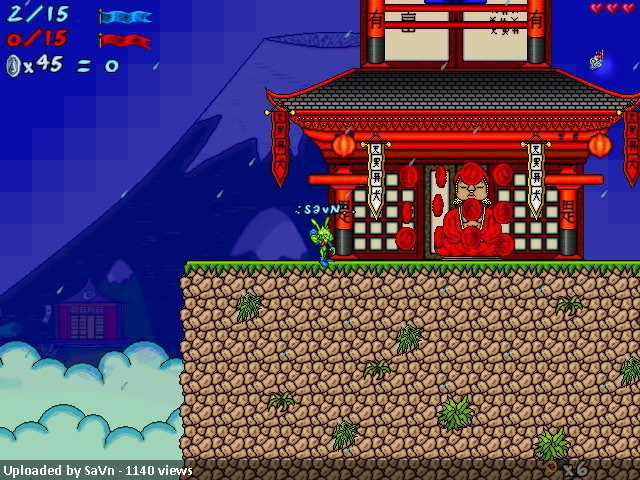Select the silver coin counter icon
The height and width of the screenshot is (480, 640).
point(13,66)
